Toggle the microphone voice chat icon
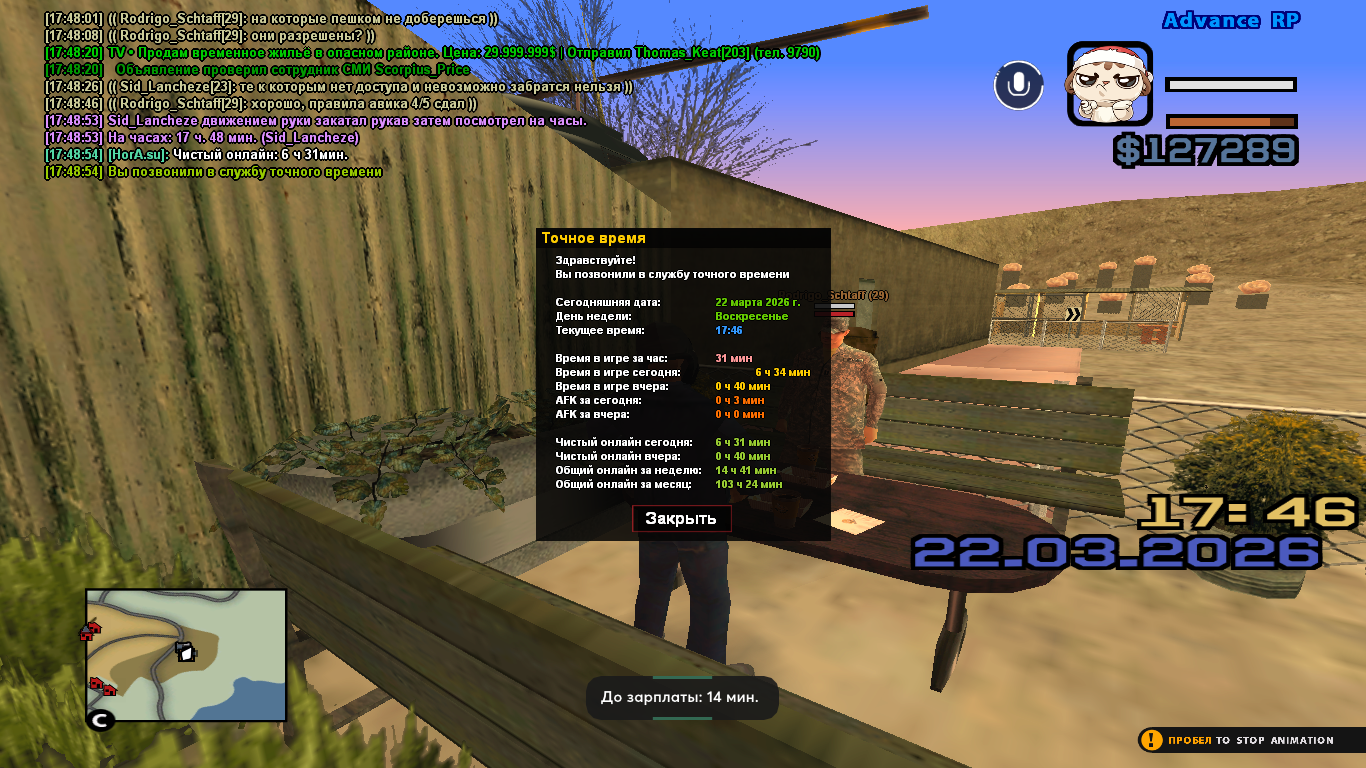1366x768 pixels. tap(1018, 85)
